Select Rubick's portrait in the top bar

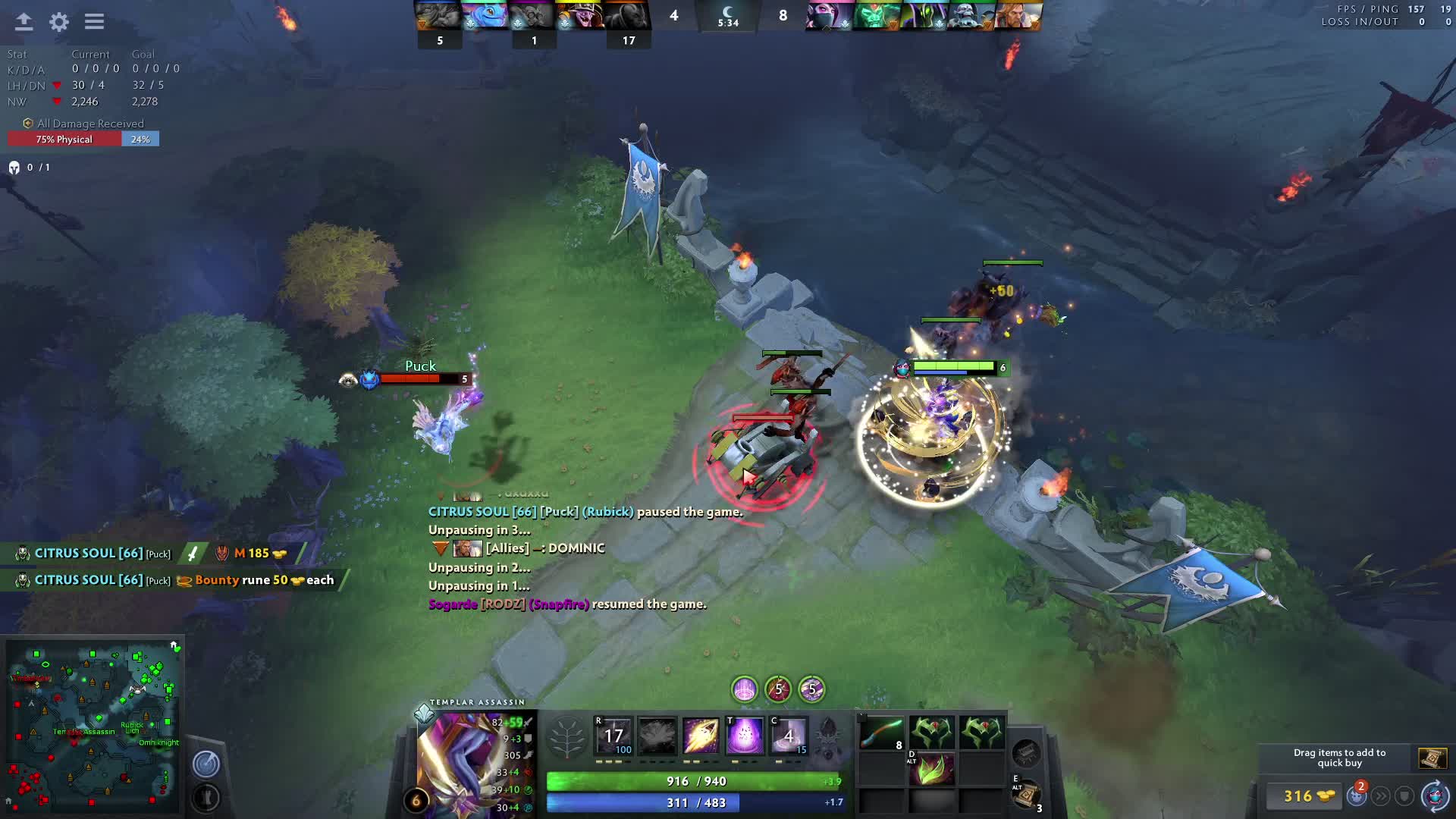click(x=924, y=16)
